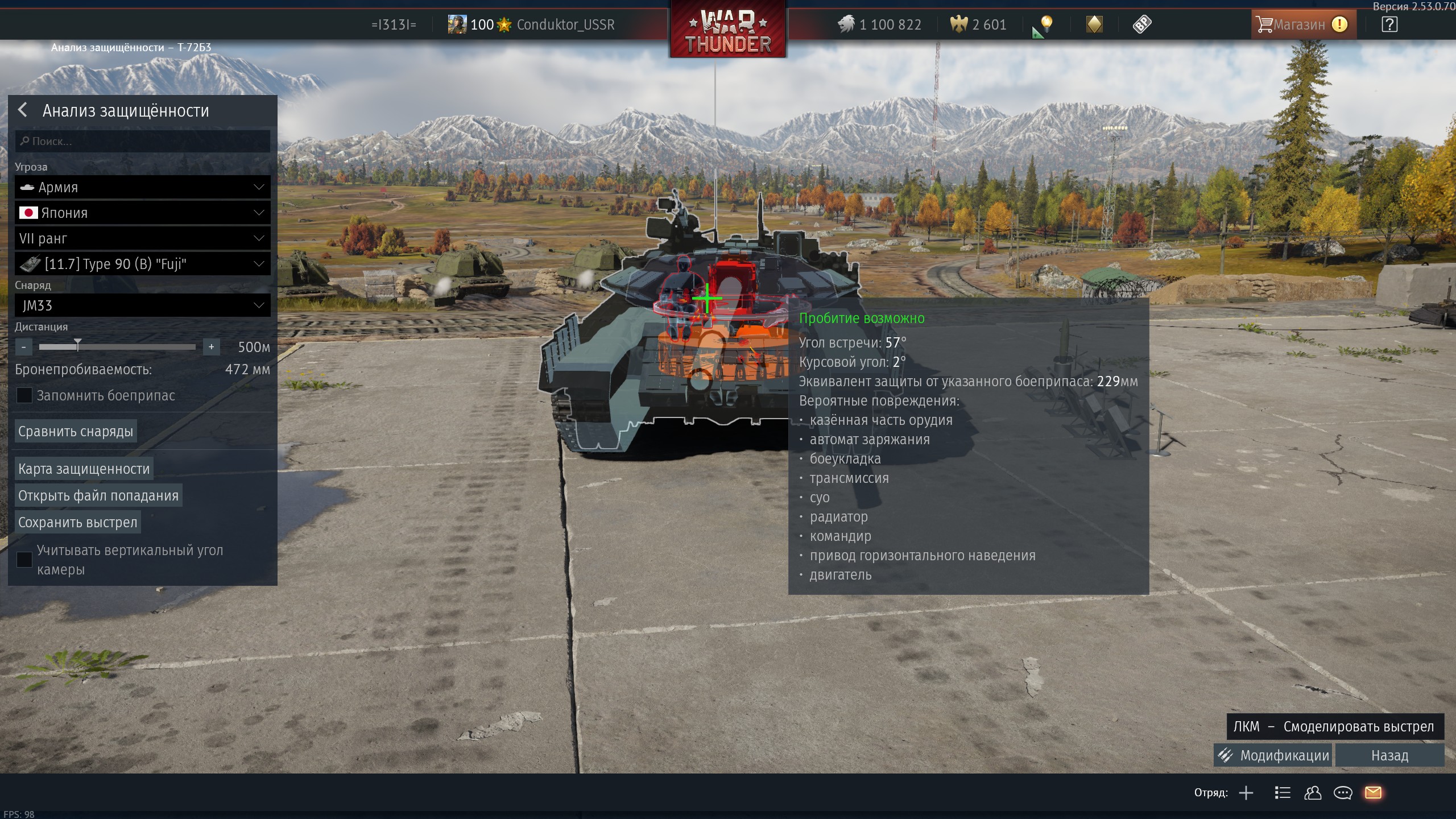Enable Учитывать вертикальный угол камеры checkbox
The image size is (1456, 819).
tap(24, 559)
